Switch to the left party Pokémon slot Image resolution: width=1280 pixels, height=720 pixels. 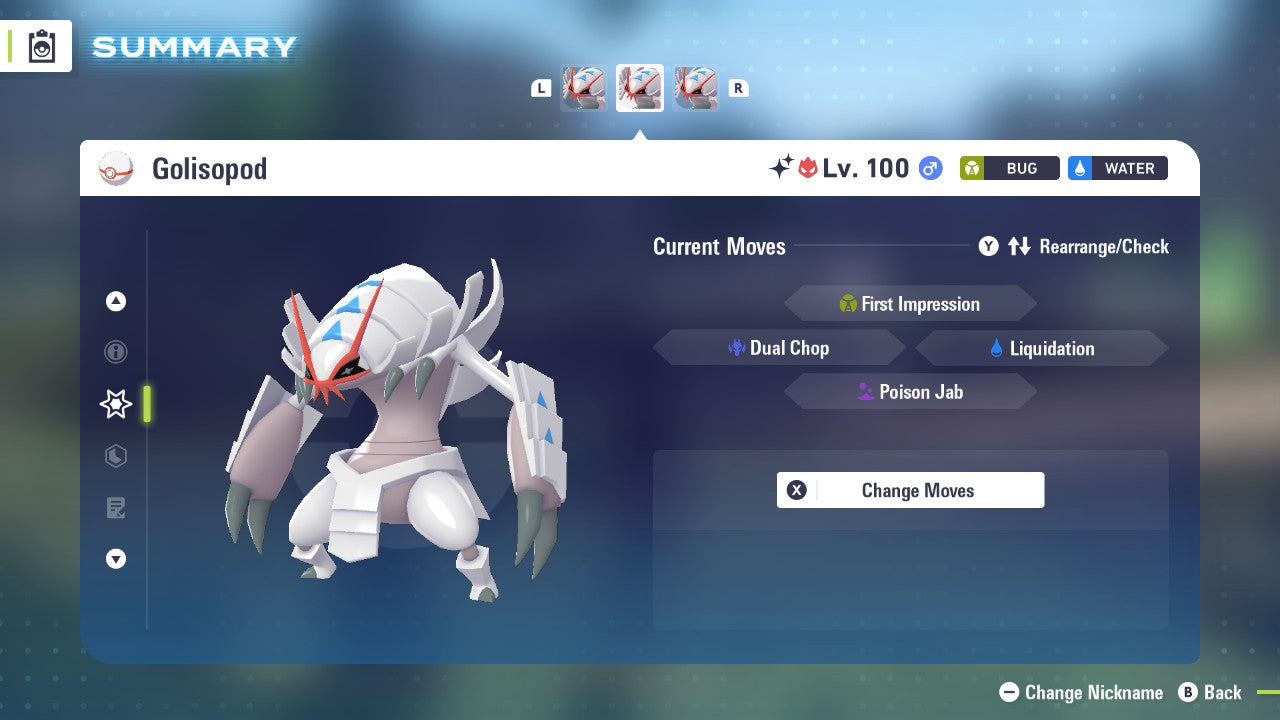point(583,88)
